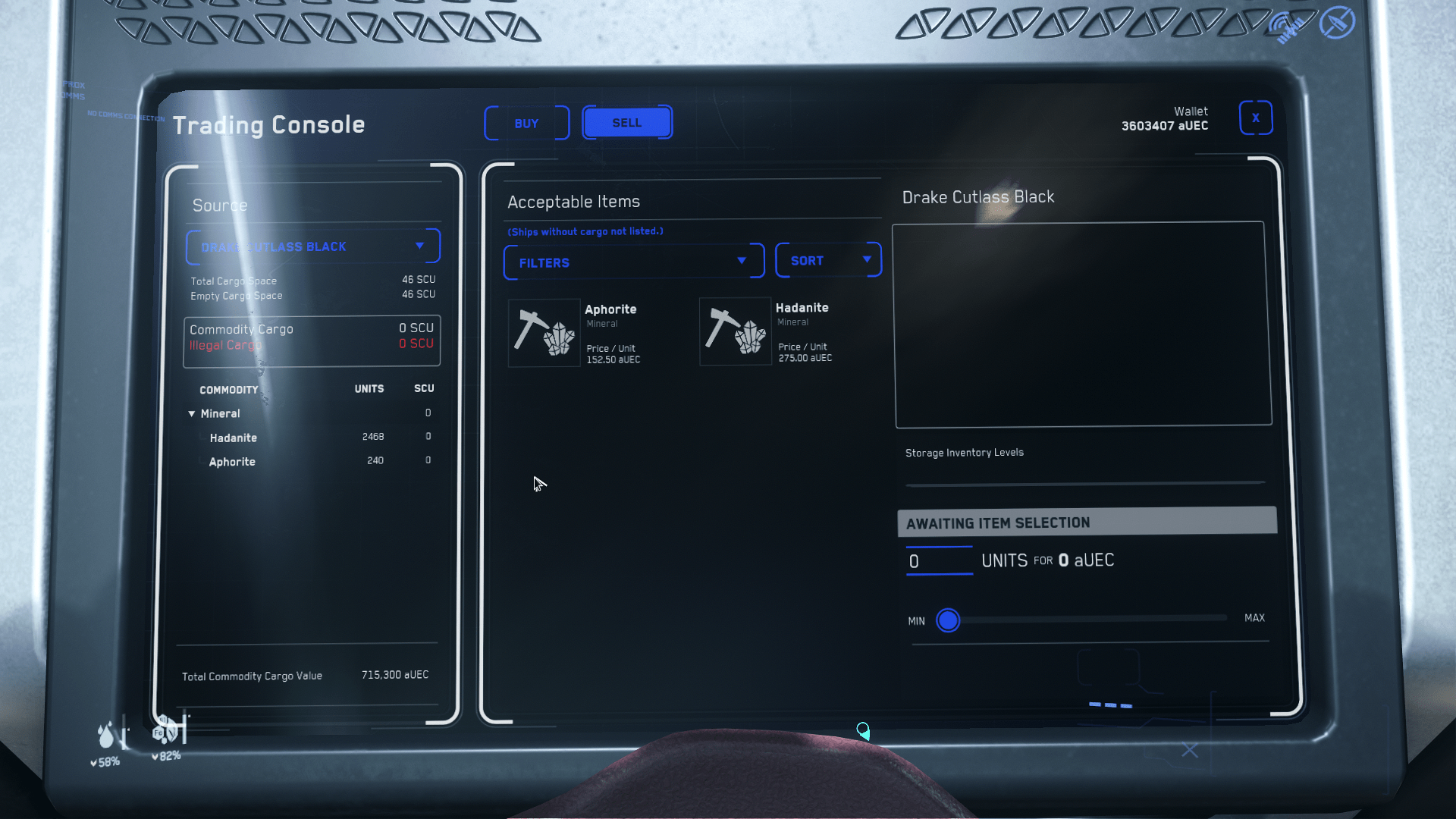The image size is (1456, 819).
Task: Select the Hadanite row in the cargo list
Action: 234,438
